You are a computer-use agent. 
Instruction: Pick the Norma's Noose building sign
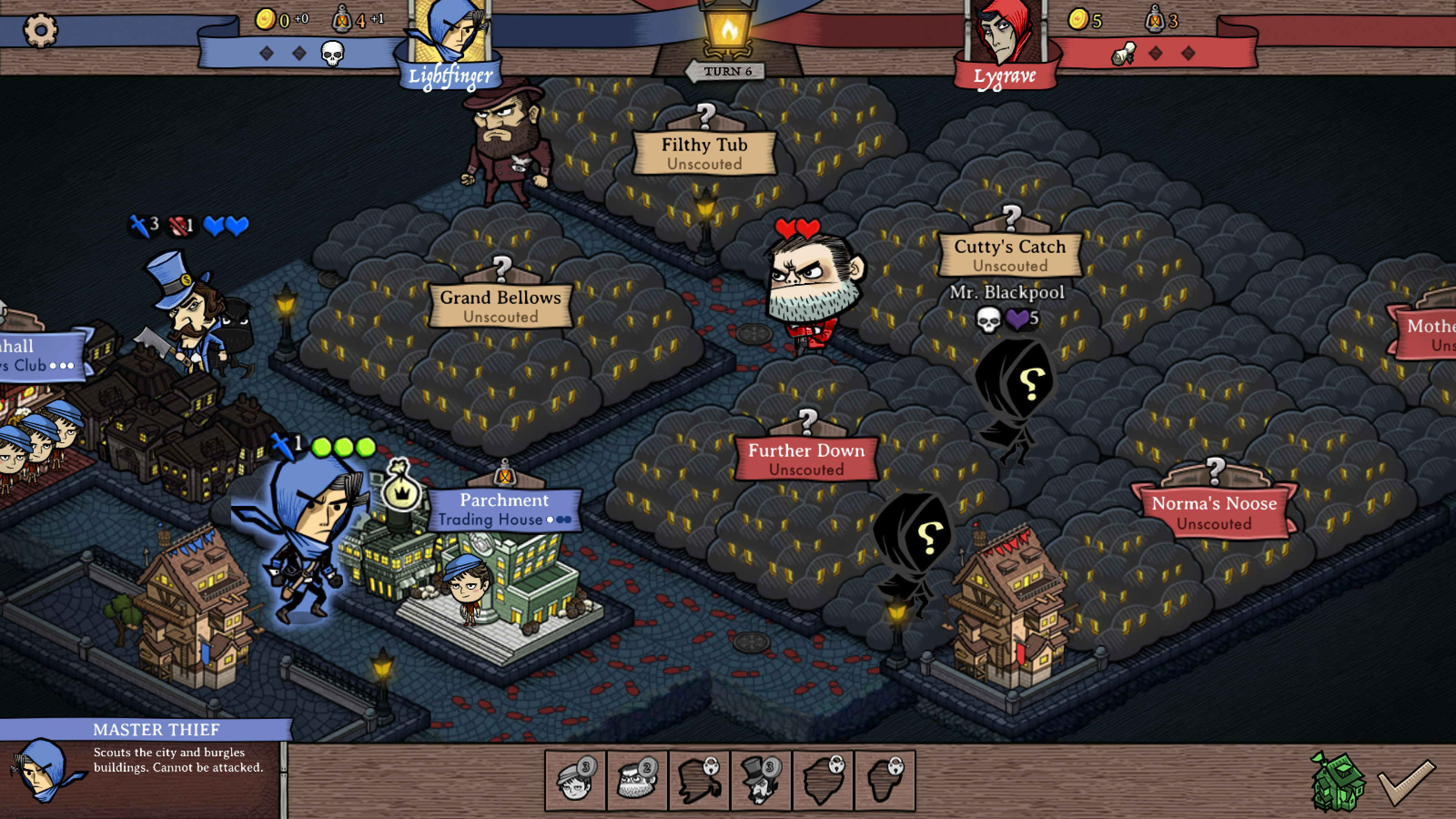pyautogui.click(x=1214, y=512)
